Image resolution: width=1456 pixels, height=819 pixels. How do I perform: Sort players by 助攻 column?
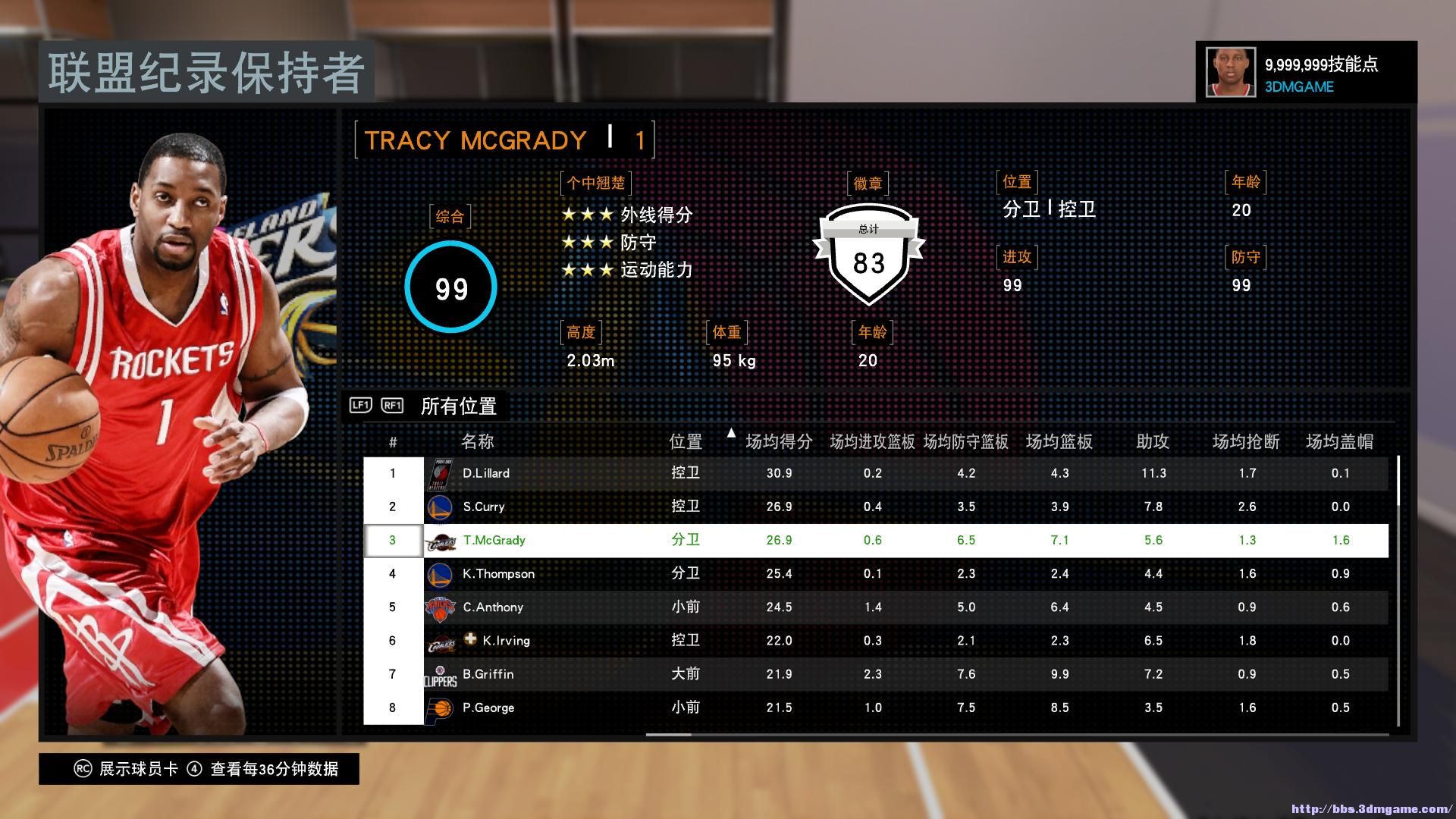click(x=1153, y=441)
